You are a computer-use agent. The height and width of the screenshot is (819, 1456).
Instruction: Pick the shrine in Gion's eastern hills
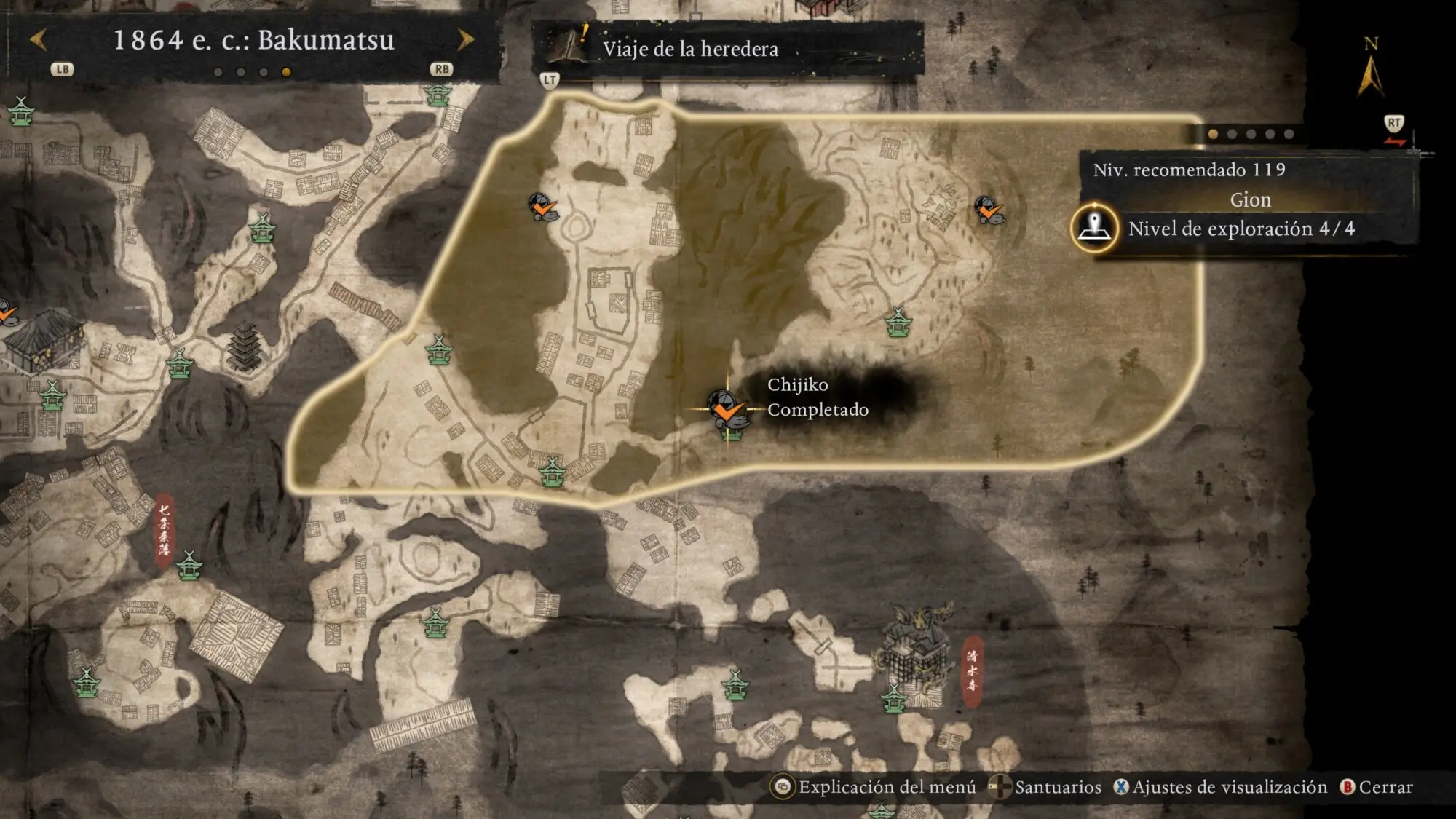[898, 322]
